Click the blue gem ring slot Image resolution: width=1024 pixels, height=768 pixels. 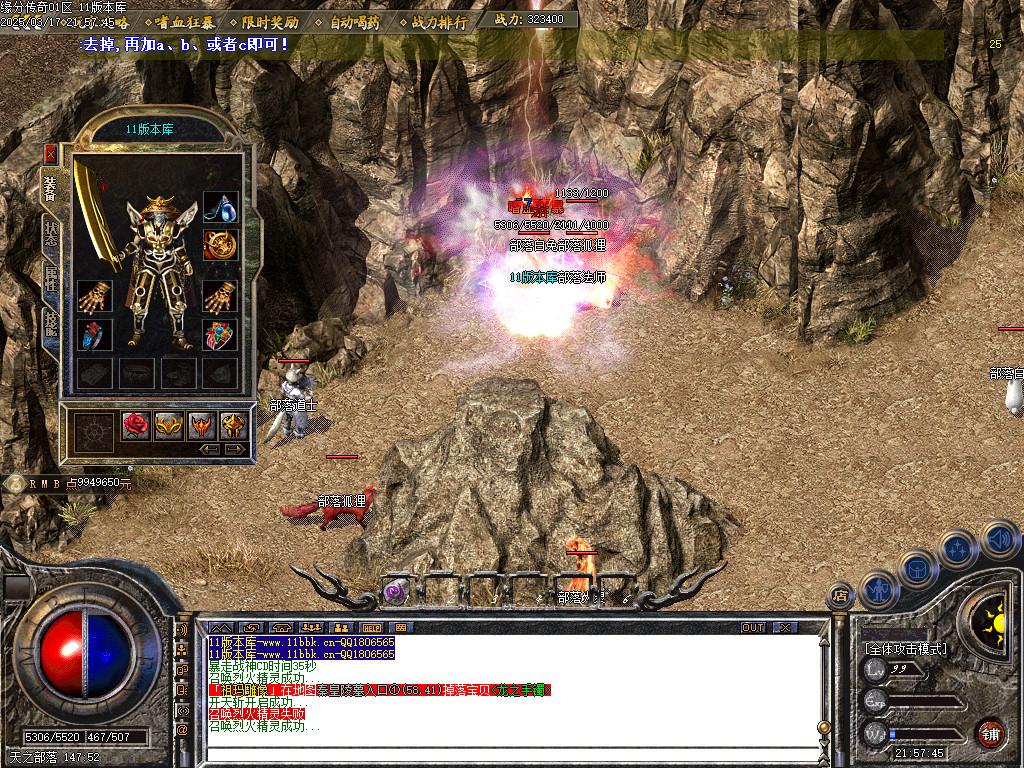pos(95,336)
